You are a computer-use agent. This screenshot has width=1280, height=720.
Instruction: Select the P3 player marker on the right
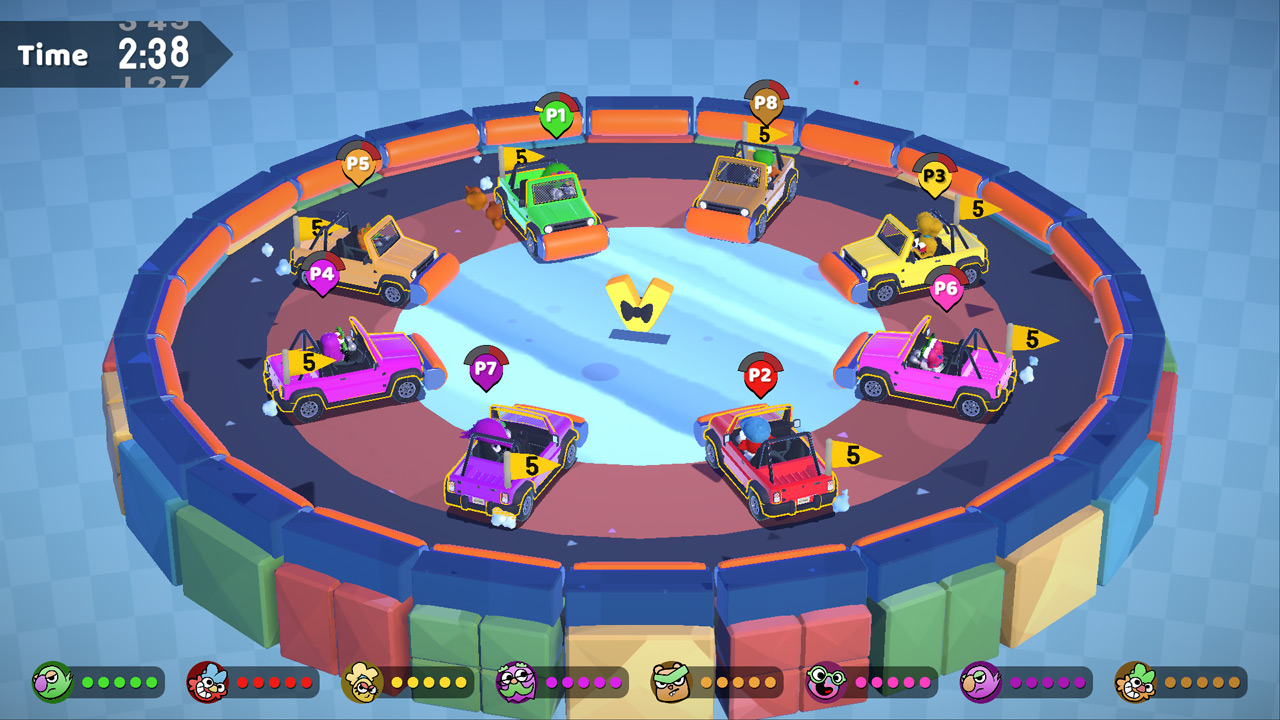pyautogui.click(x=934, y=176)
